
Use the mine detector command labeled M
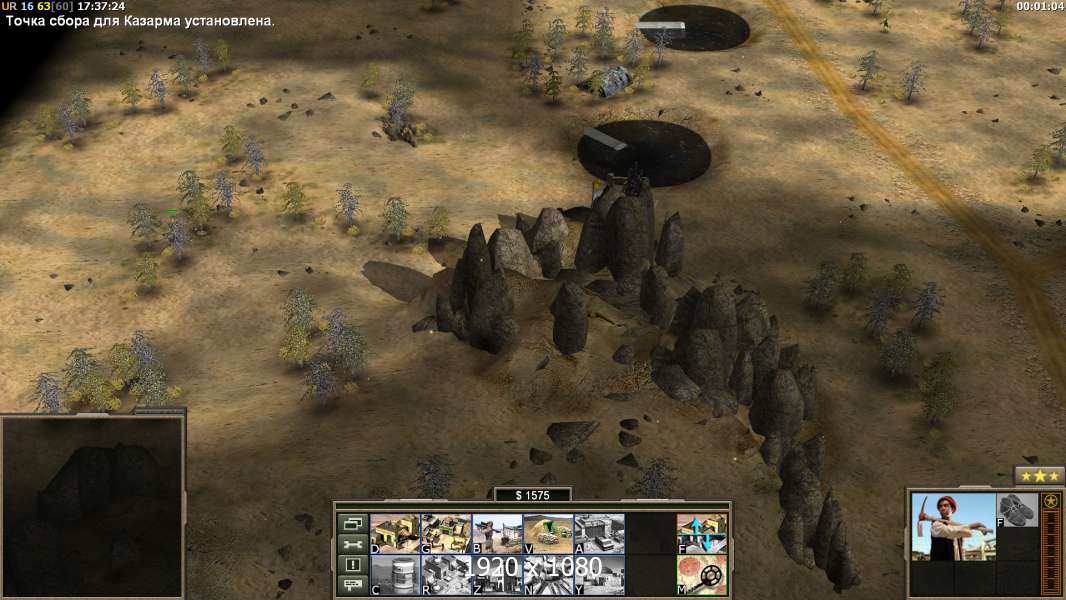[x=702, y=575]
